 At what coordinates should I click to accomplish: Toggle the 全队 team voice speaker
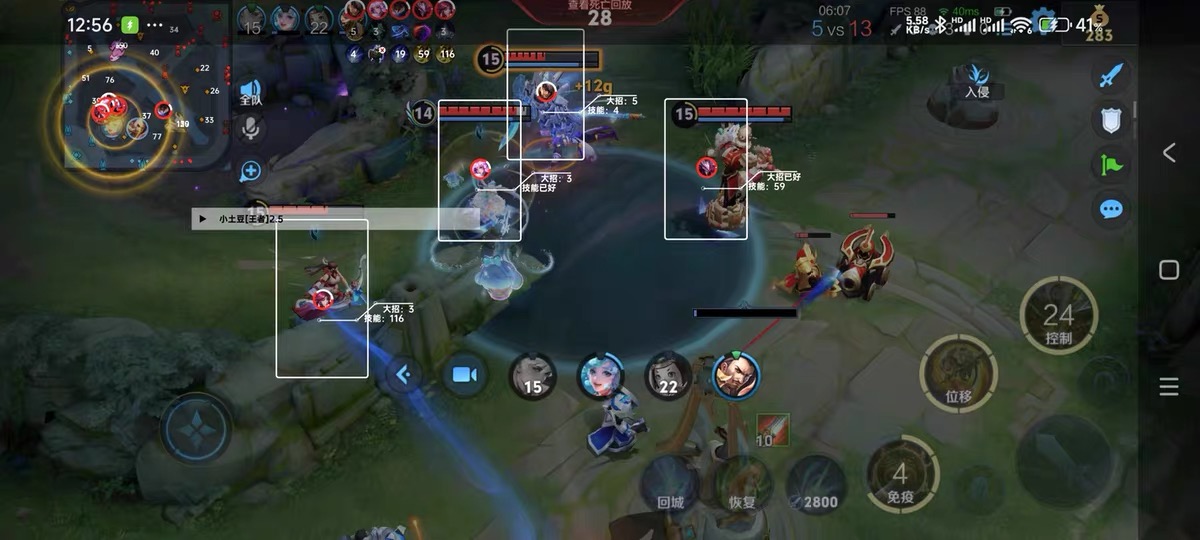point(250,92)
